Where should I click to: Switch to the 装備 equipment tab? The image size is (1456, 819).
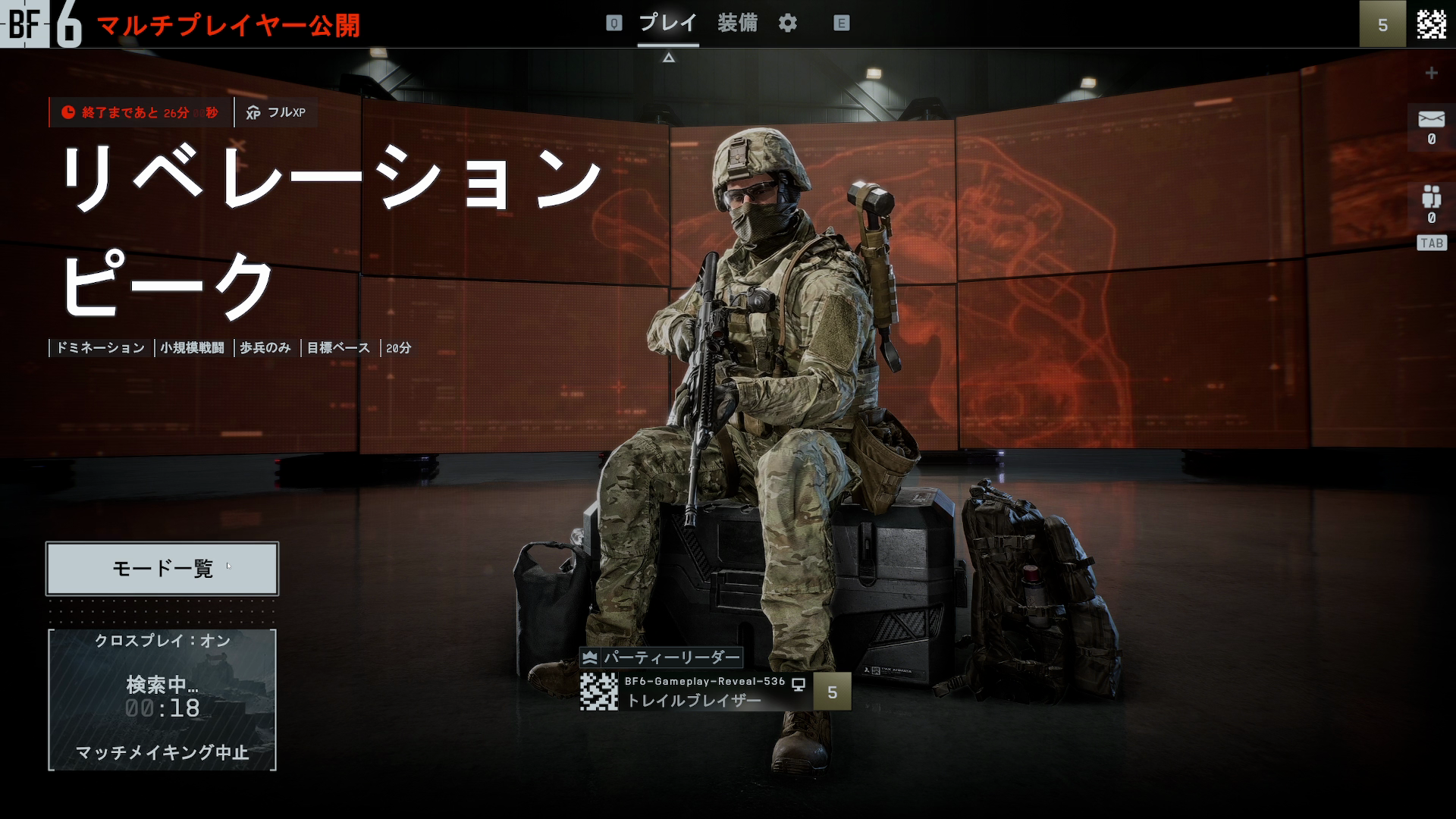click(739, 23)
